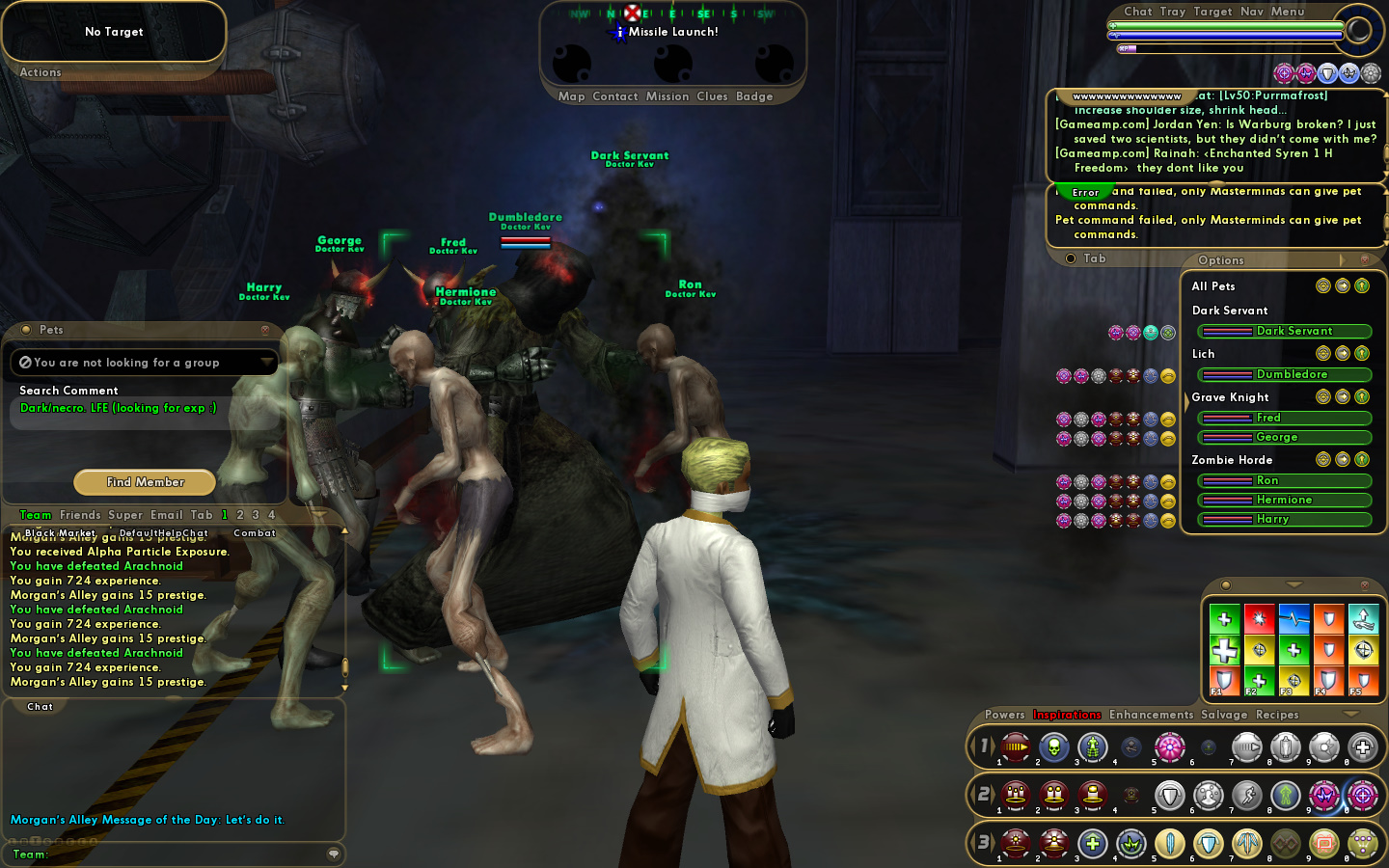
Task: Show the Contact list
Action: click(615, 96)
